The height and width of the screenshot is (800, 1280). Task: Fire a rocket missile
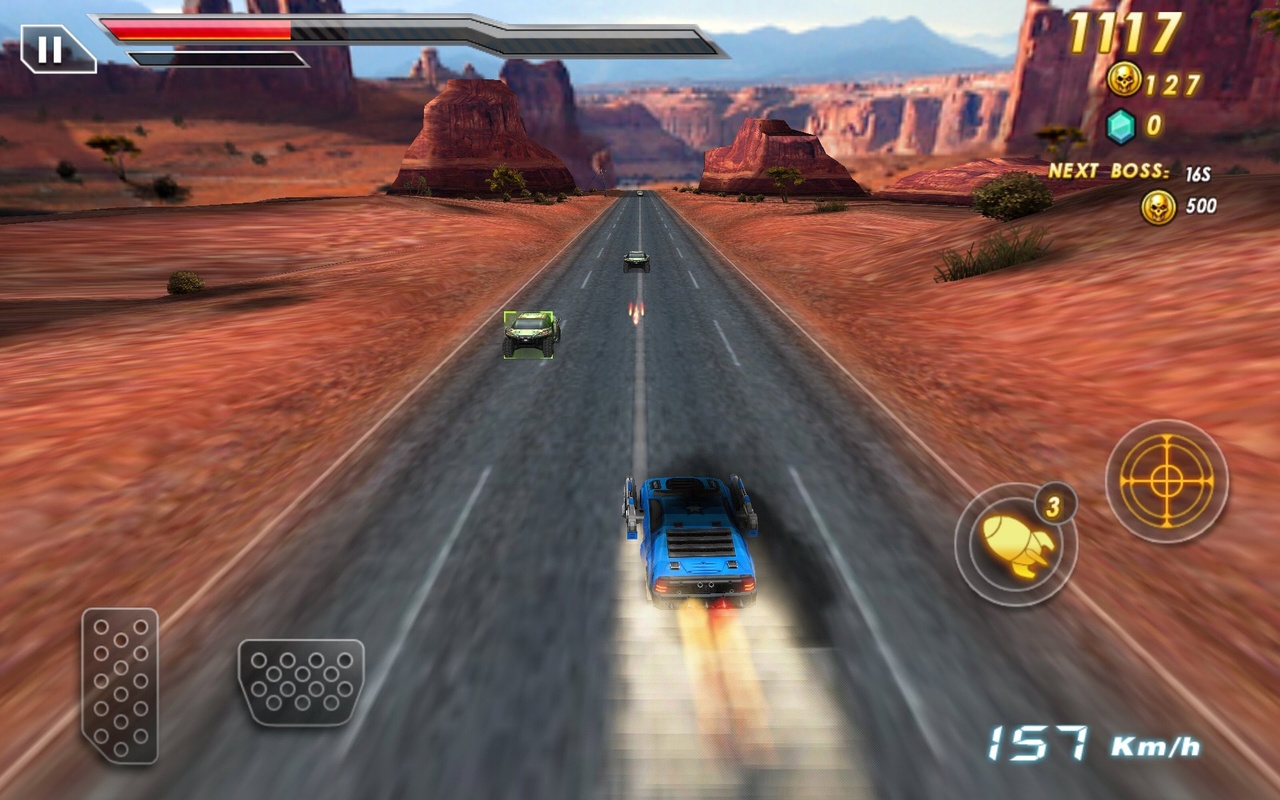tap(1015, 544)
